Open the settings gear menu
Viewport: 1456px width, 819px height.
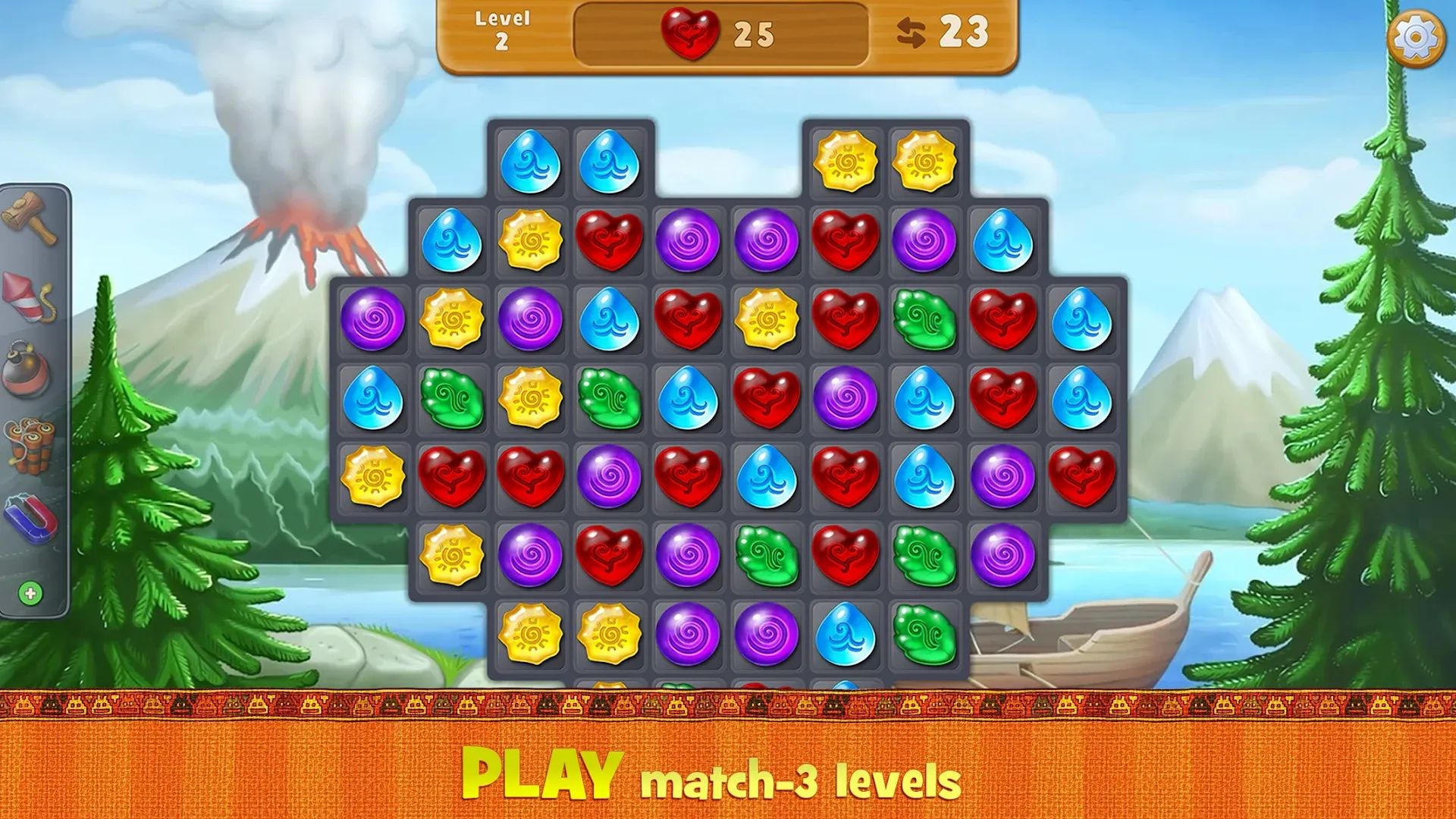(x=1415, y=37)
